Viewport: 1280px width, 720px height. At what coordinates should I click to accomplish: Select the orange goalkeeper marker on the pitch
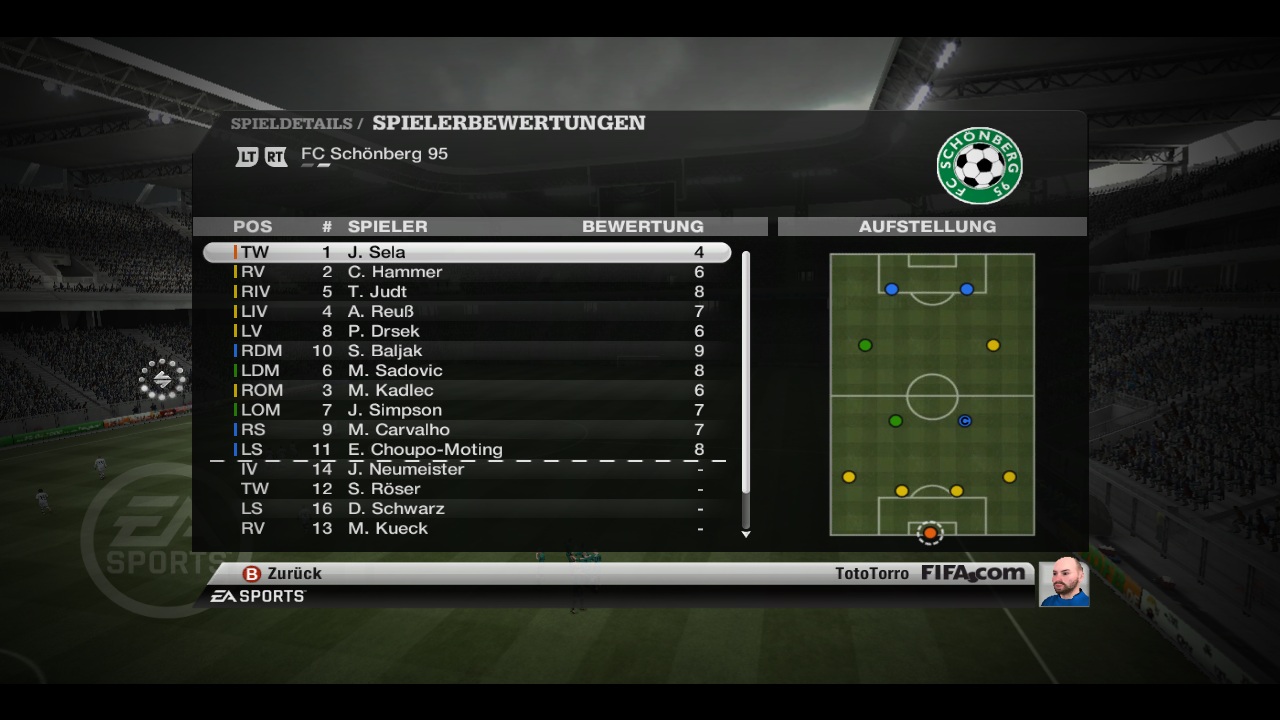point(930,533)
